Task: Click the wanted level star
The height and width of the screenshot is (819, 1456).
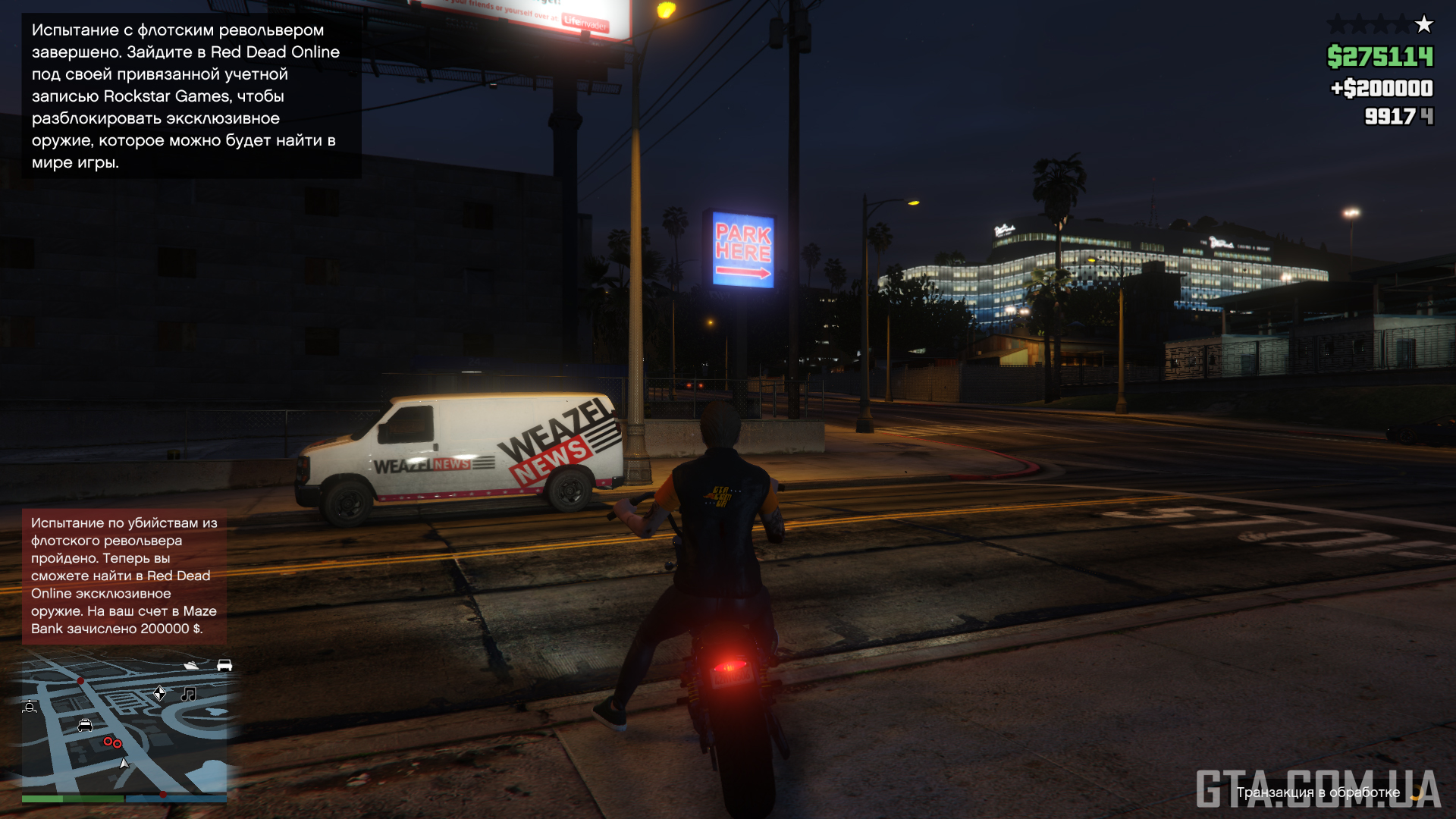Action: tap(1424, 25)
